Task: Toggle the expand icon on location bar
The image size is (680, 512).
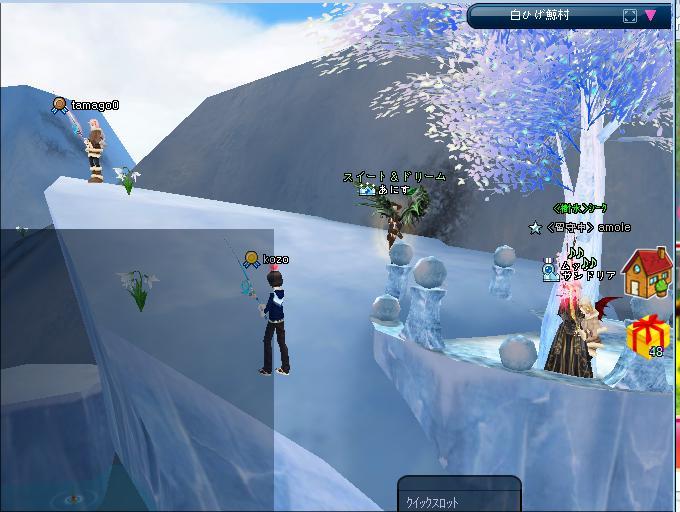Action: point(629,16)
